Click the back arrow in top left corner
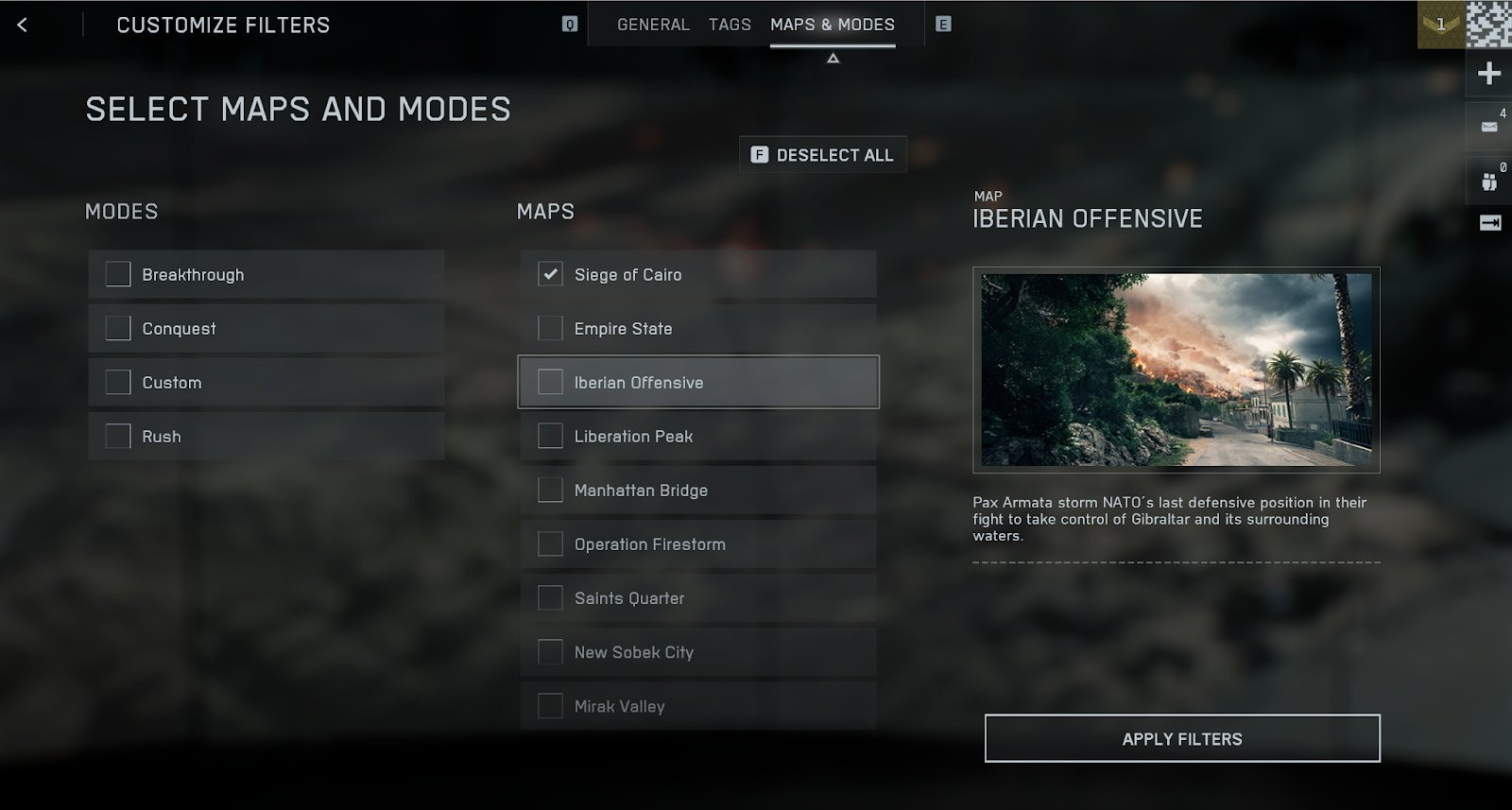This screenshot has width=1512, height=810. (23, 25)
